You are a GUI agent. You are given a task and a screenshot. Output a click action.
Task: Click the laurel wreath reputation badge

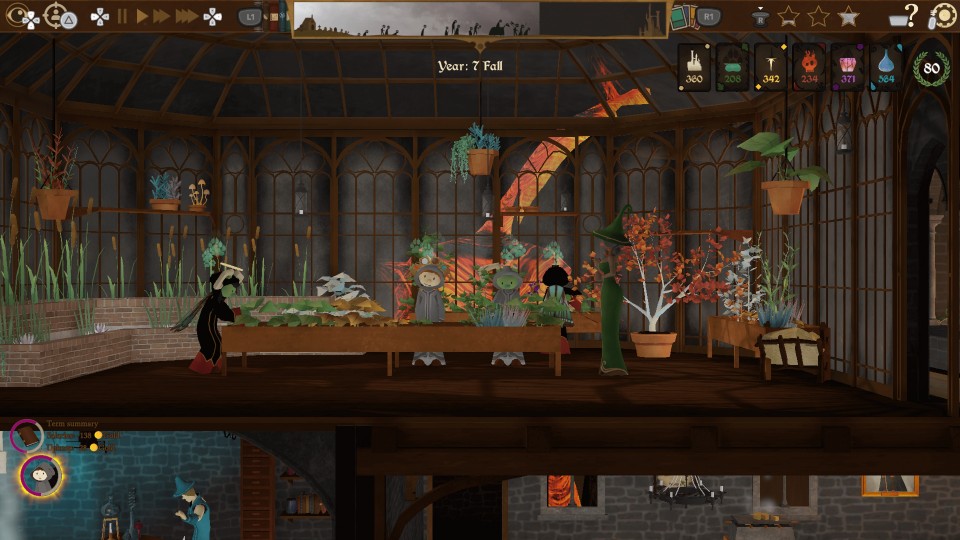931,68
